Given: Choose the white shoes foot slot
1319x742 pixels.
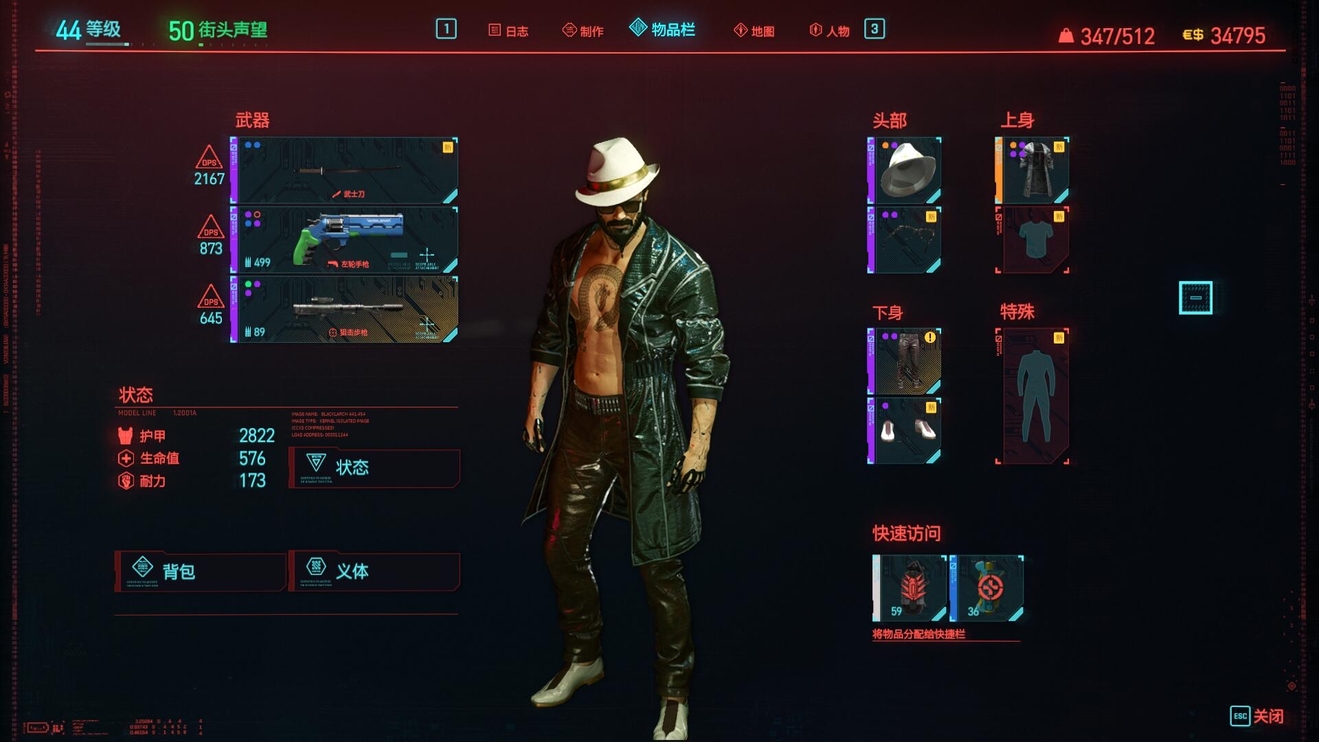Looking at the screenshot, I should [905, 431].
